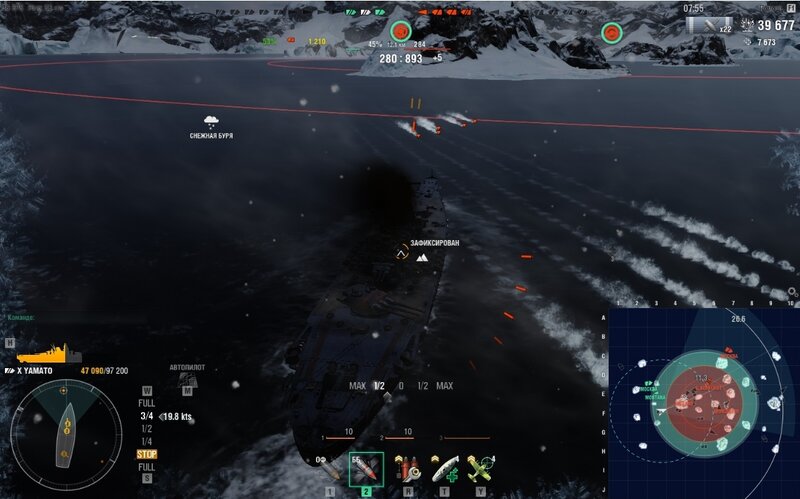Click the ribbon award icon showing x22
This screenshot has width=800, height=499.
(x=712, y=26)
